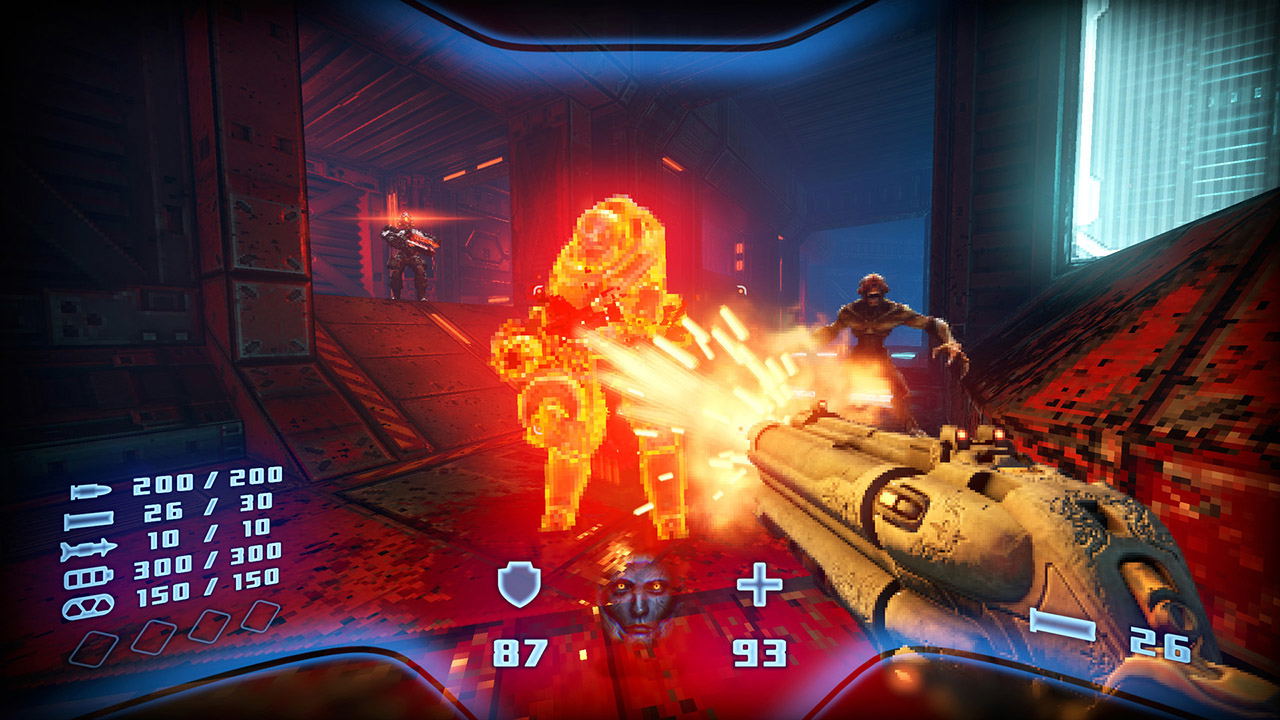Select the rocket ammo icon
This screenshot has height=720, width=1280.
pyautogui.click(x=90, y=547)
